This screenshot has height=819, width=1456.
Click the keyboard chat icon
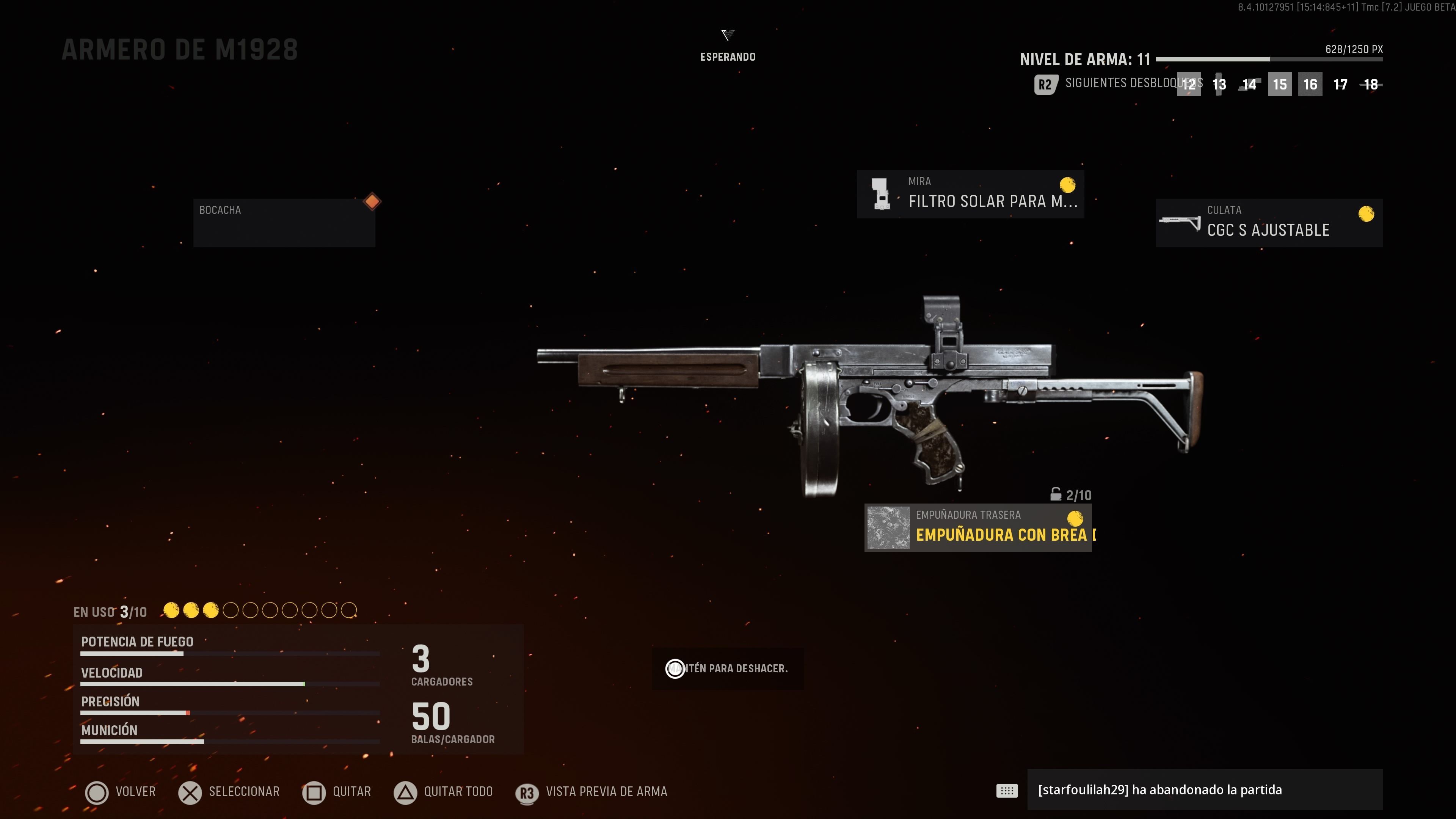[1007, 790]
